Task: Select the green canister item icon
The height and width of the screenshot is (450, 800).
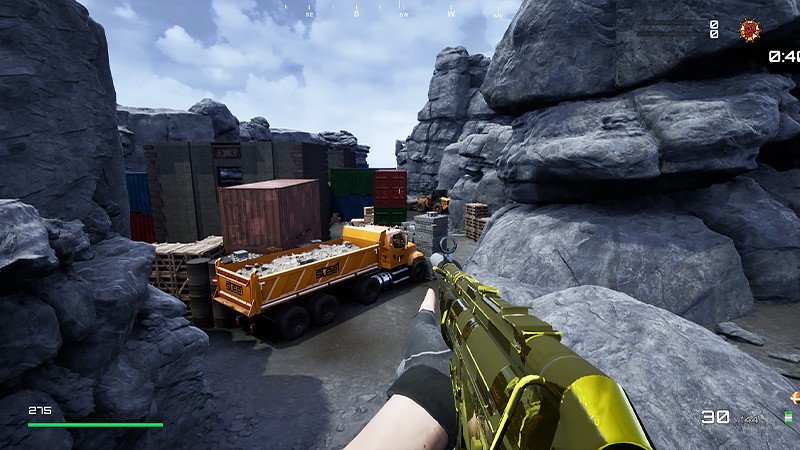Action: (x=790, y=417)
